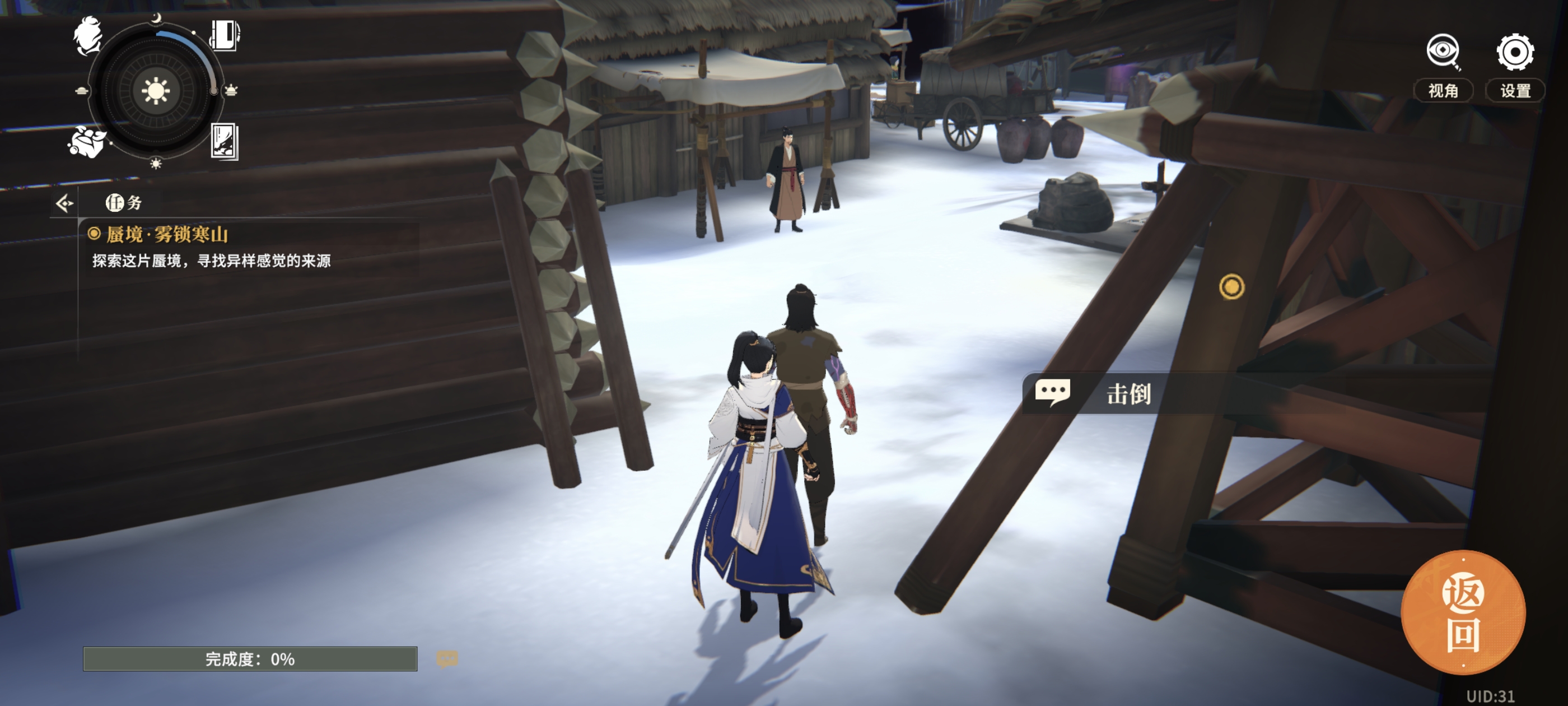This screenshot has width=1568, height=706.
Task: Open the notebook journal icon
Action: click(225, 35)
